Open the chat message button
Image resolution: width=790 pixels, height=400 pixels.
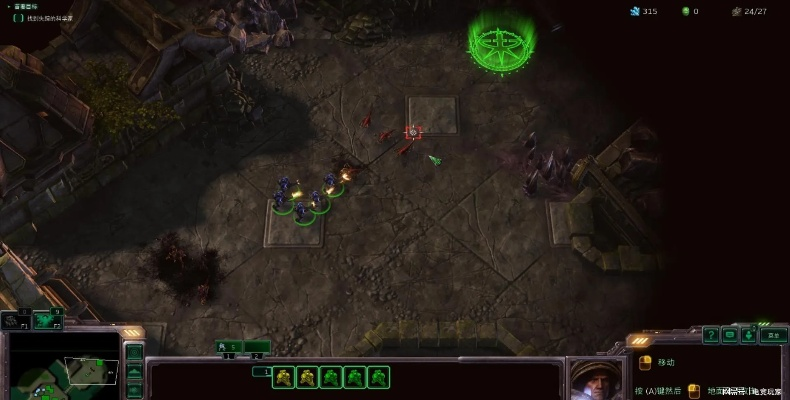tap(730, 335)
